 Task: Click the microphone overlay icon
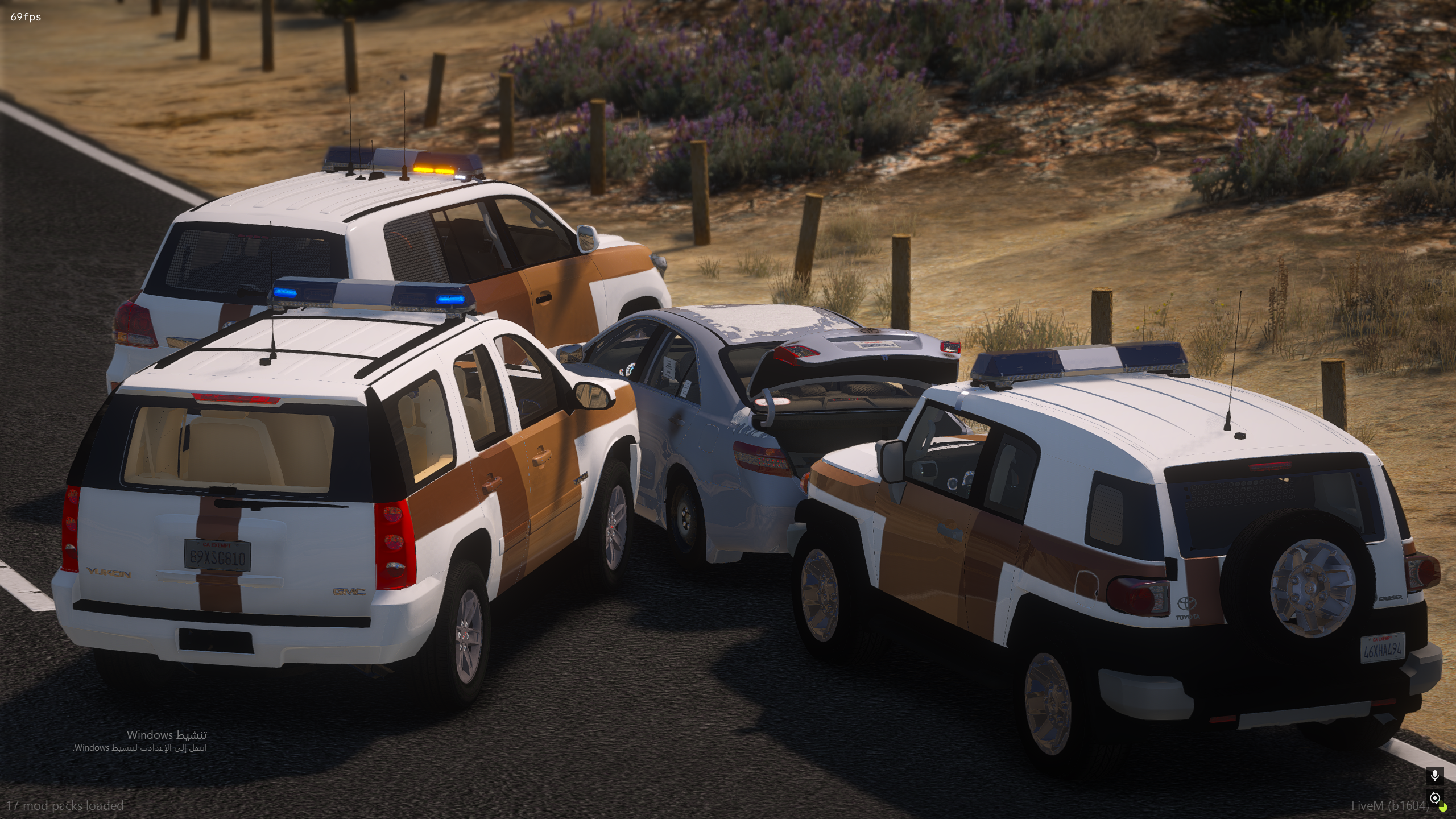[x=1434, y=776]
